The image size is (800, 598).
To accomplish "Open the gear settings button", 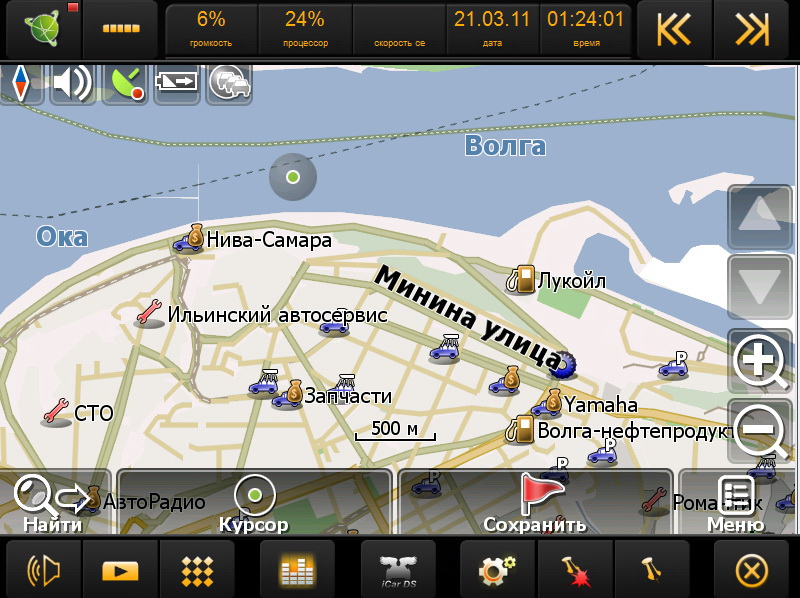I will coord(497,570).
